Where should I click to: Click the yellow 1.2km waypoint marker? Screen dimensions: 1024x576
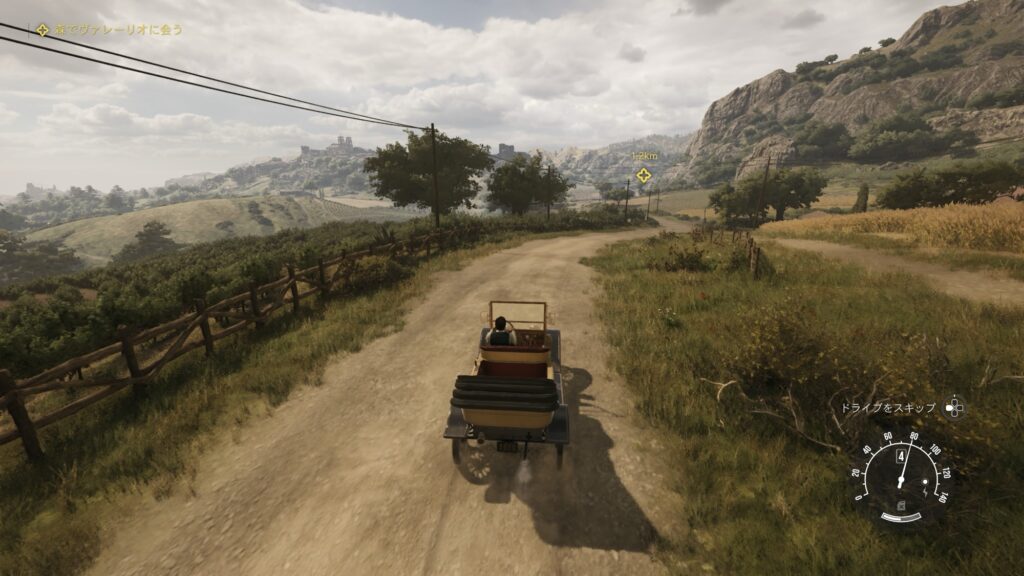tap(643, 175)
